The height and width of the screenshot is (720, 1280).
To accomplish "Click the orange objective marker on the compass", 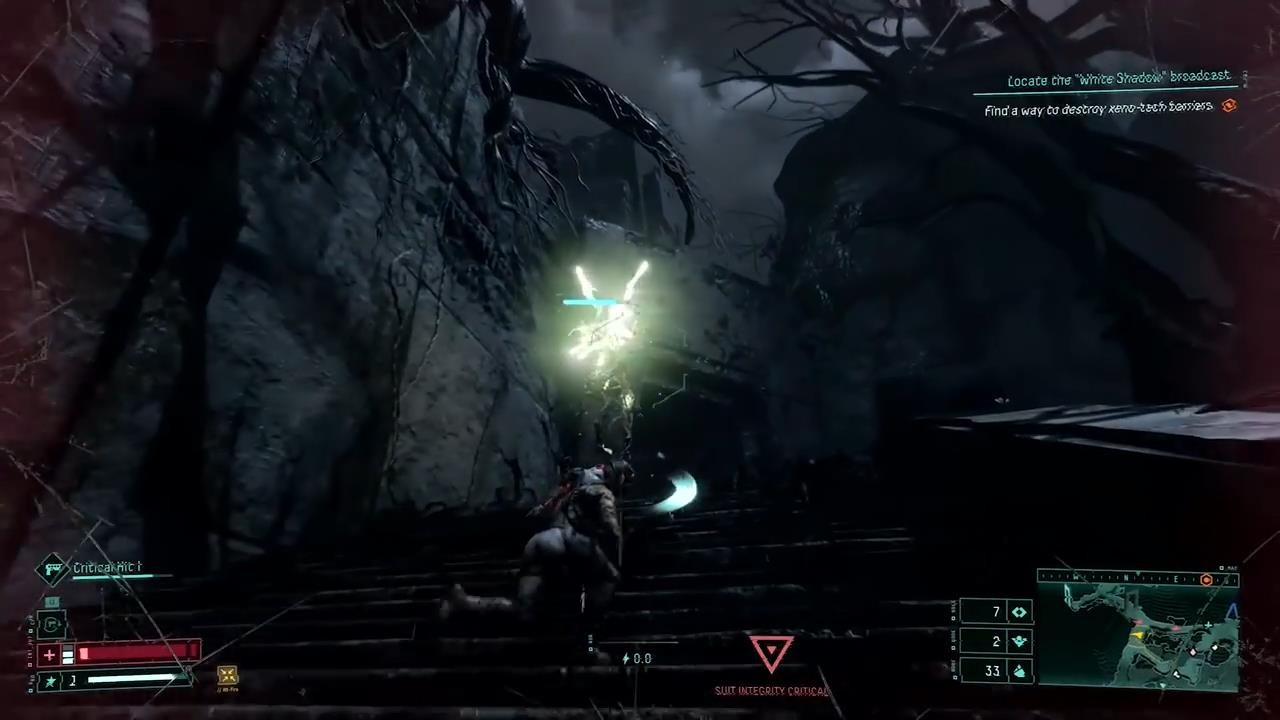I will click(x=1206, y=579).
